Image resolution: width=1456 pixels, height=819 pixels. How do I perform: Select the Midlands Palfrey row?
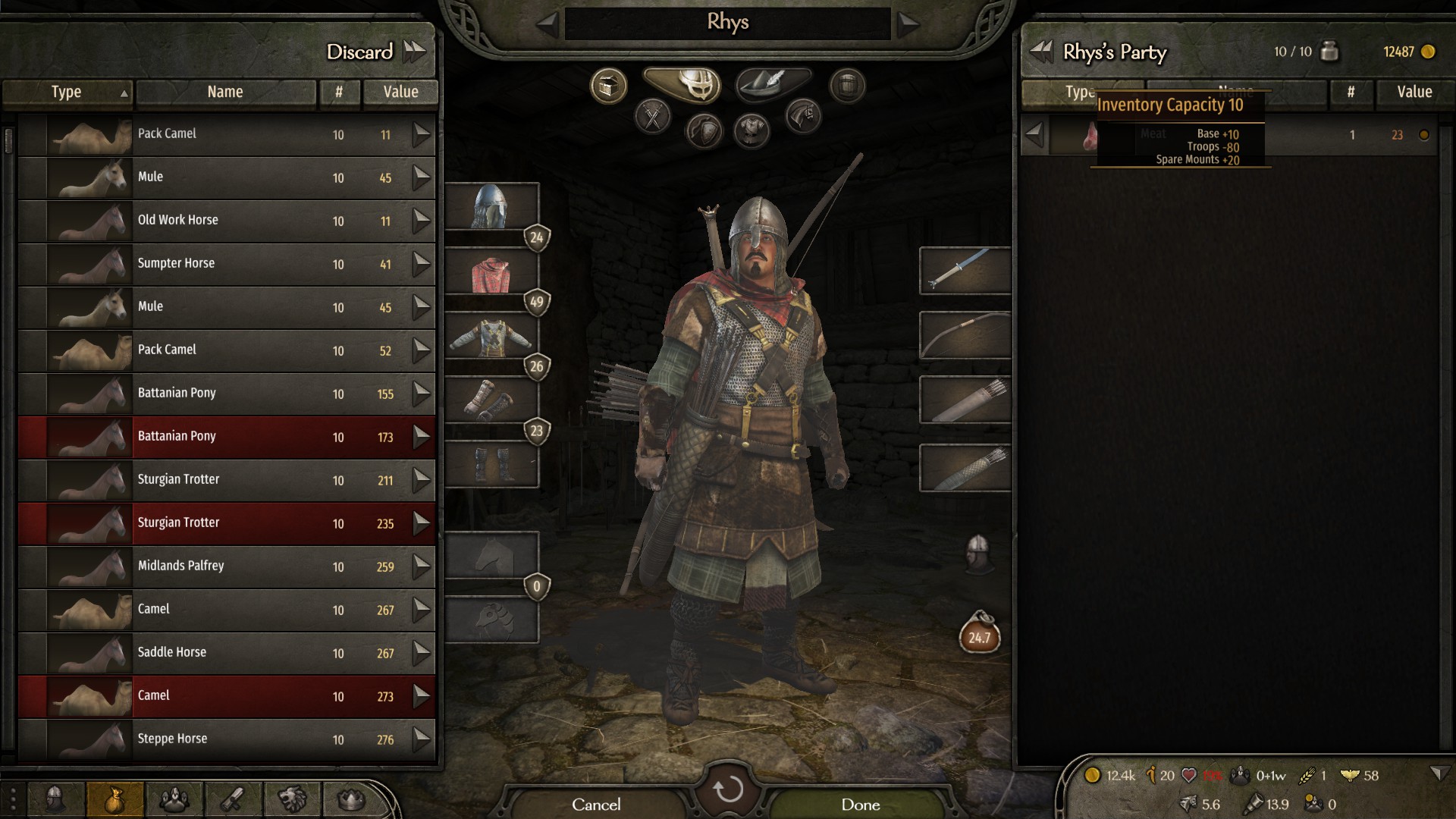click(x=227, y=566)
